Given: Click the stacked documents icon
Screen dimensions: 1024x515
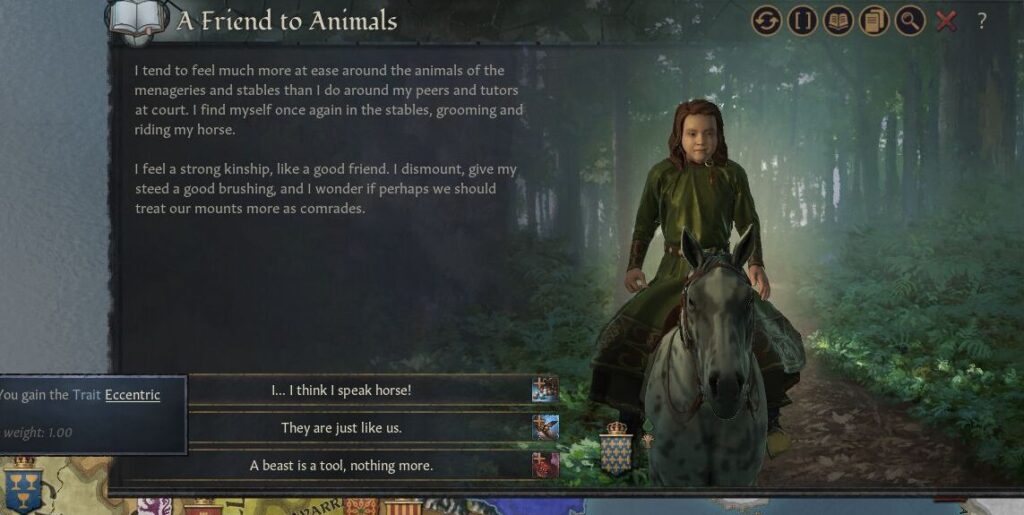Looking at the screenshot, I should click(874, 20).
